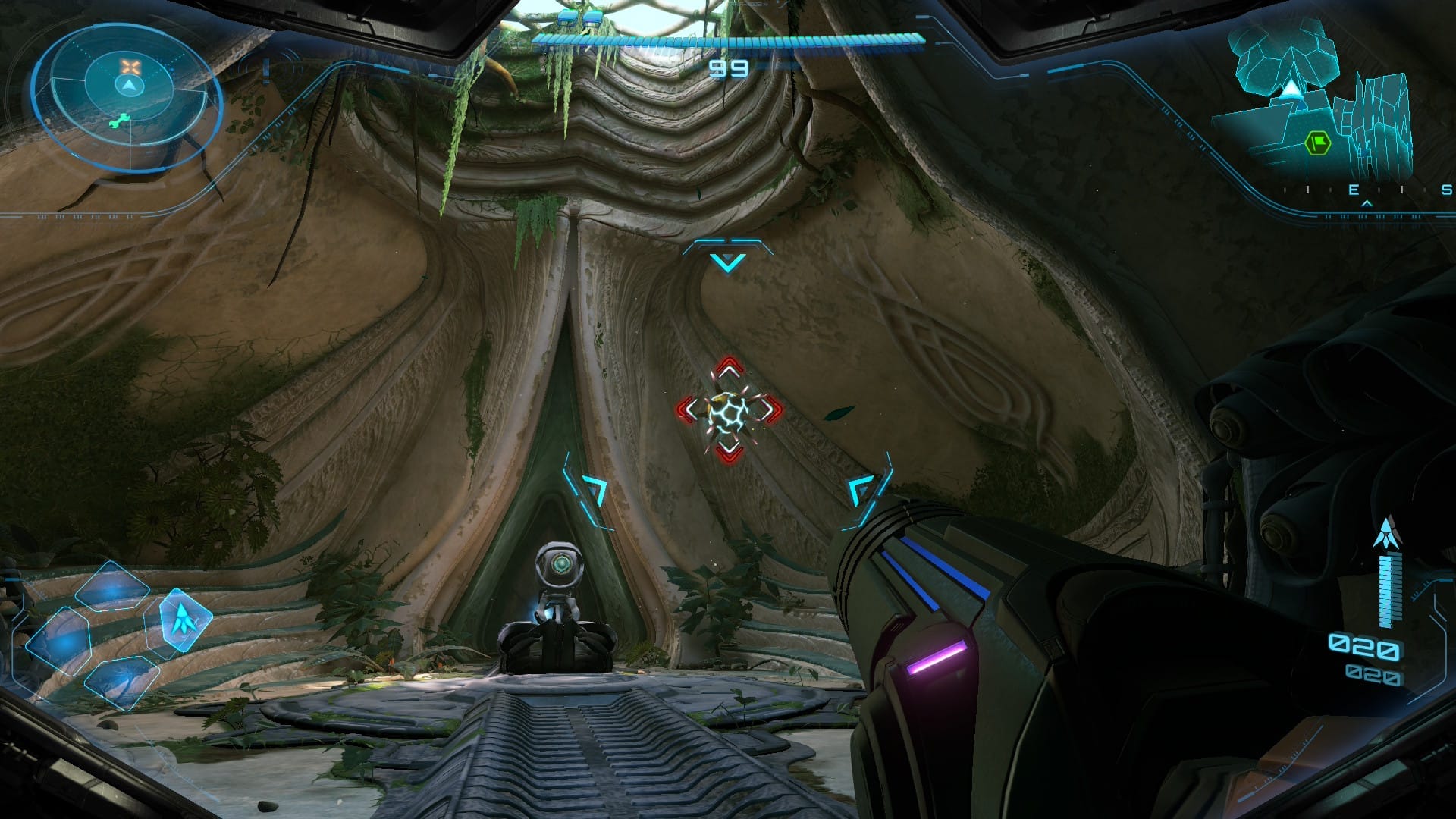Click the player arrow in the minimap center

pyautogui.click(x=131, y=86)
